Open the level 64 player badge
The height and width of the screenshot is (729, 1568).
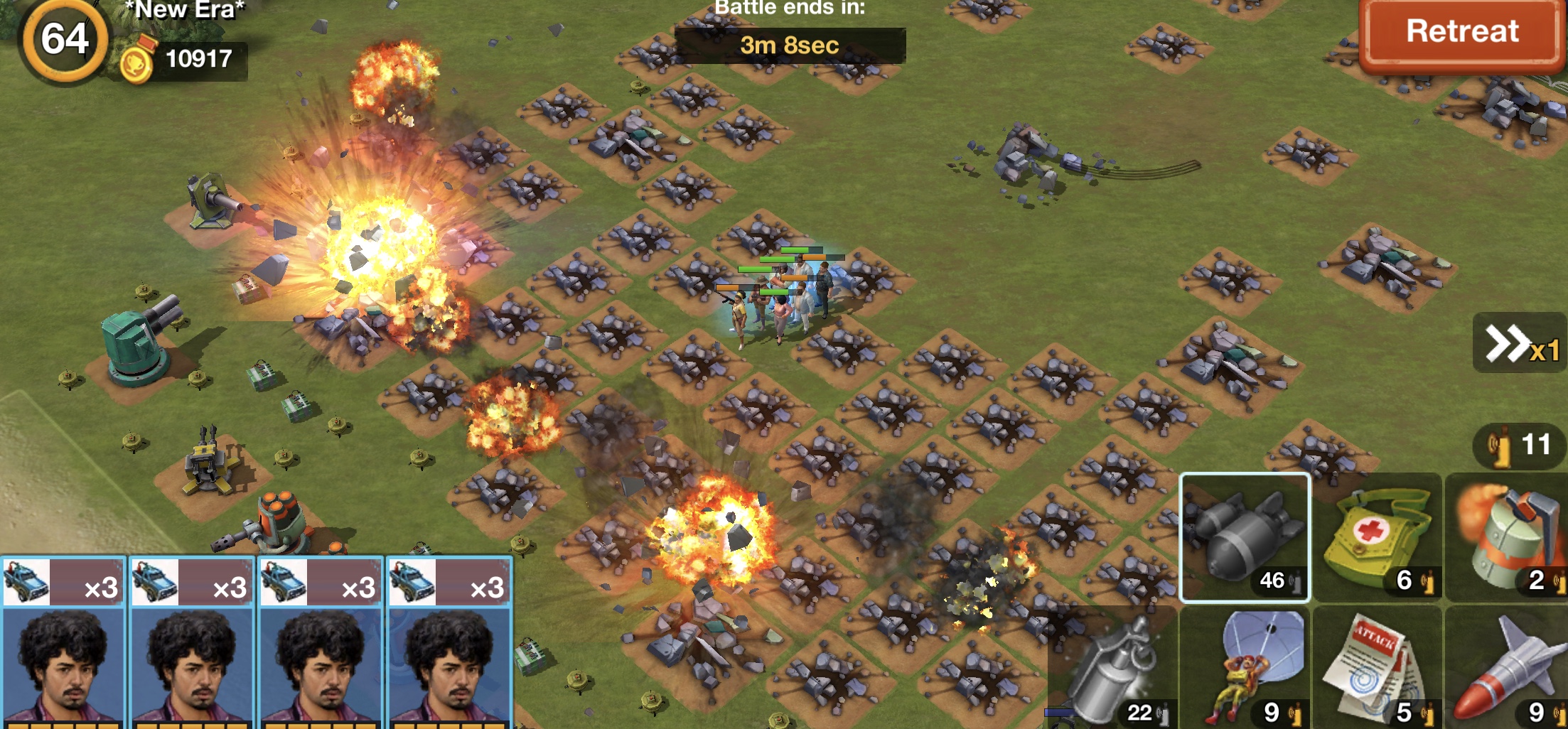click(x=65, y=40)
